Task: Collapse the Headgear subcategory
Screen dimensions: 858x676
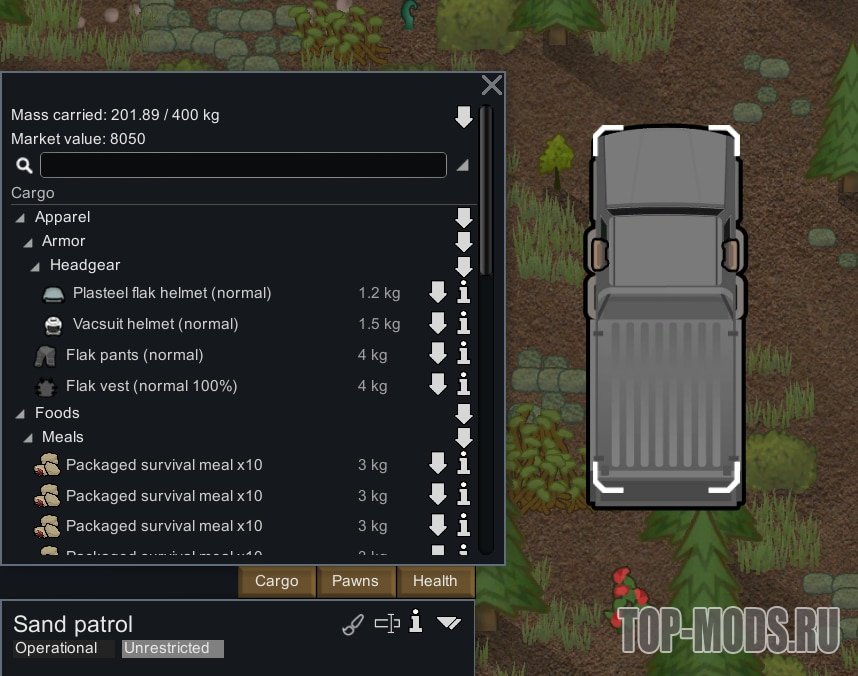Action: click(x=36, y=265)
